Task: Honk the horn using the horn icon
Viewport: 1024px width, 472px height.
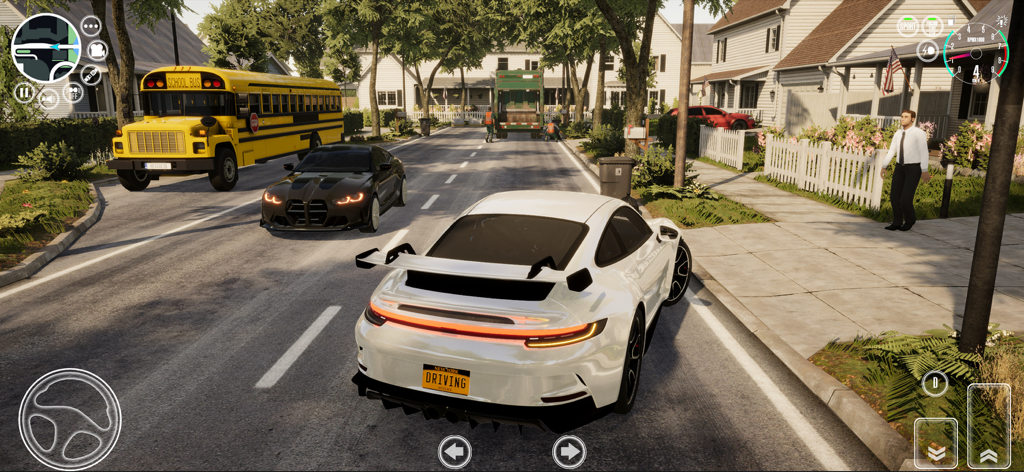Action: click(x=48, y=98)
